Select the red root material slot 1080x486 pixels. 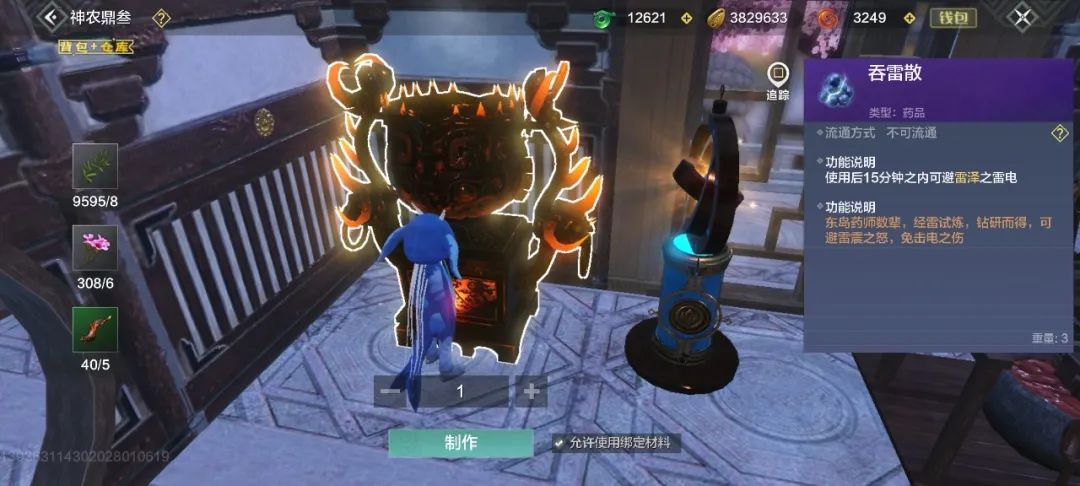point(94,330)
